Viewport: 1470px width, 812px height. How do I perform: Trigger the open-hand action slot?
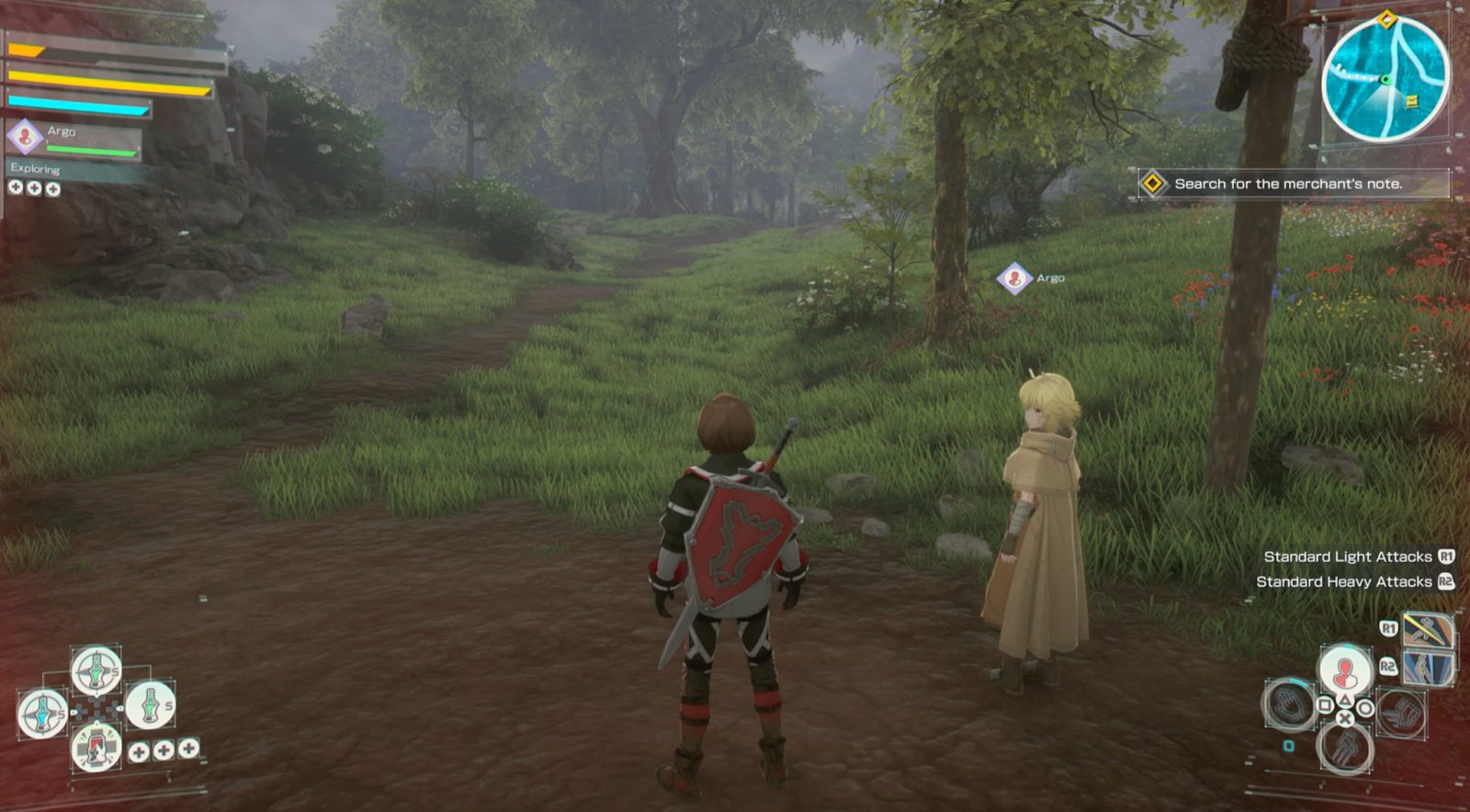pos(1288,705)
